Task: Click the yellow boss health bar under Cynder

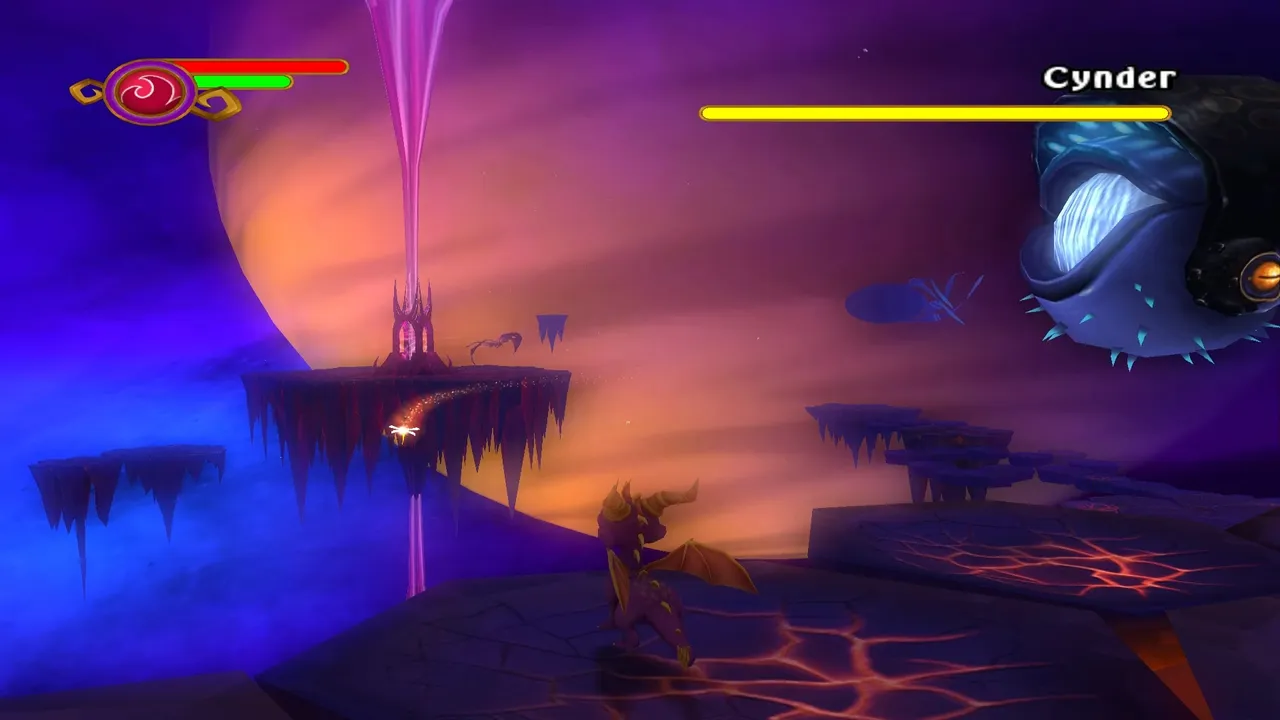Action: tap(935, 112)
